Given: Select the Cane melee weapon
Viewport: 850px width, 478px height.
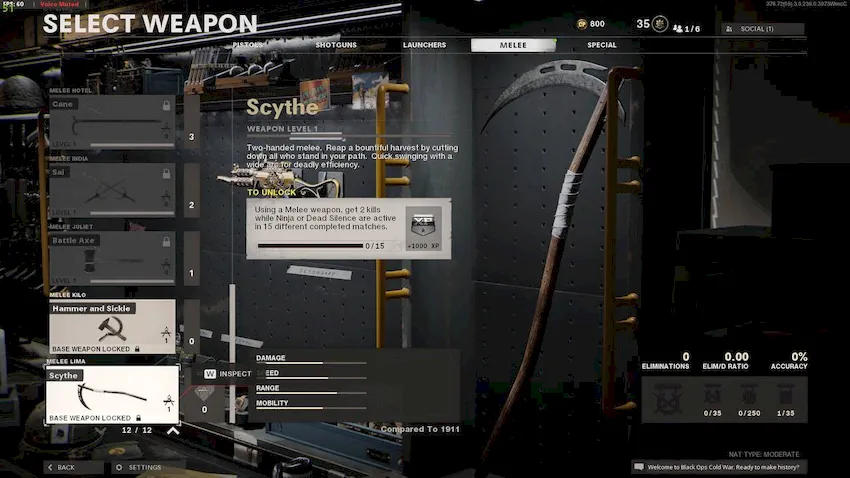Looking at the screenshot, I should pos(112,122).
